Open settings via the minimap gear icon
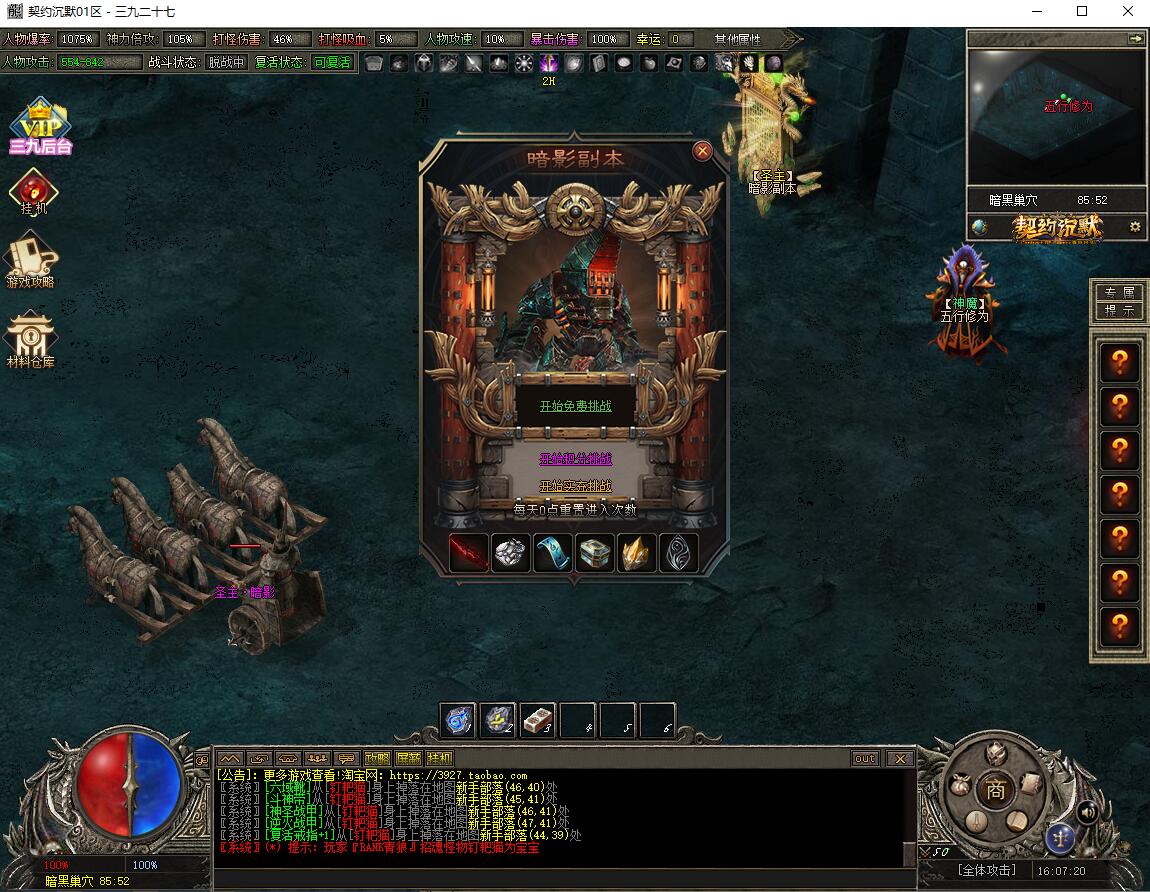The width and height of the screenshot is (1150, 892). pyautogui.click(x=1134, y=227)
